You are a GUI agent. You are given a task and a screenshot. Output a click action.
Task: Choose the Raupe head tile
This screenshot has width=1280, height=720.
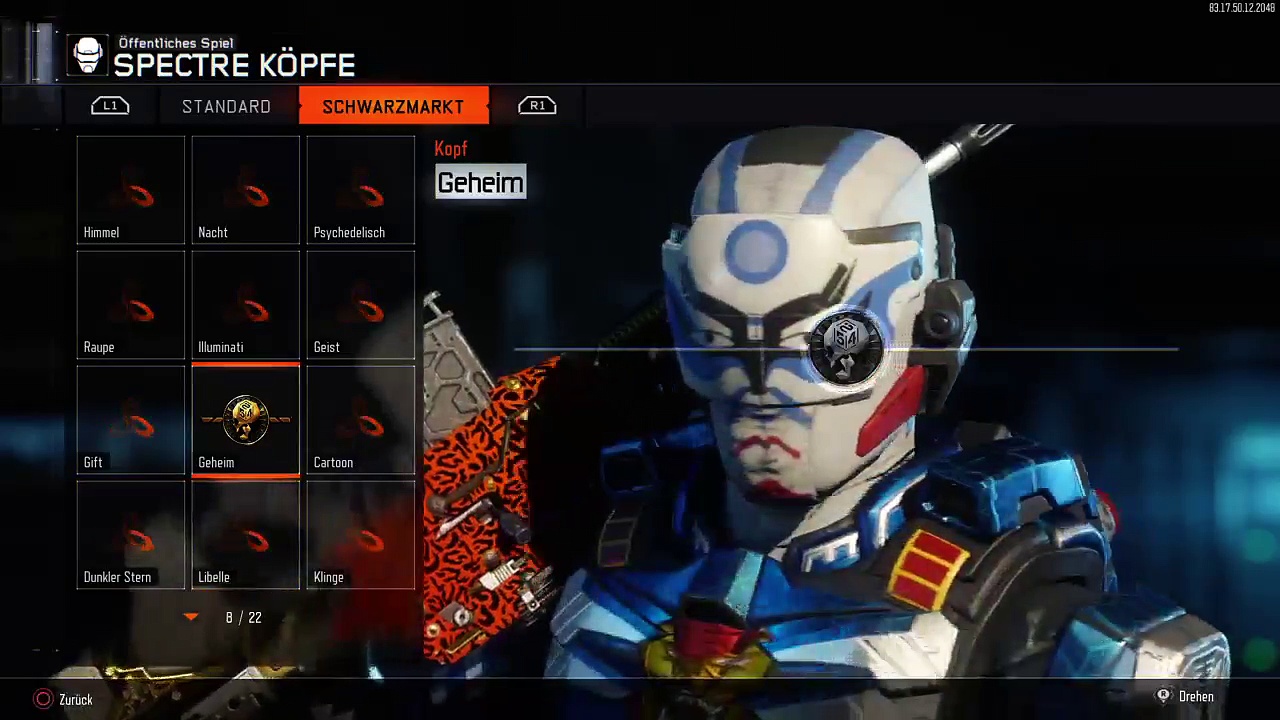(x=131, y=305)
